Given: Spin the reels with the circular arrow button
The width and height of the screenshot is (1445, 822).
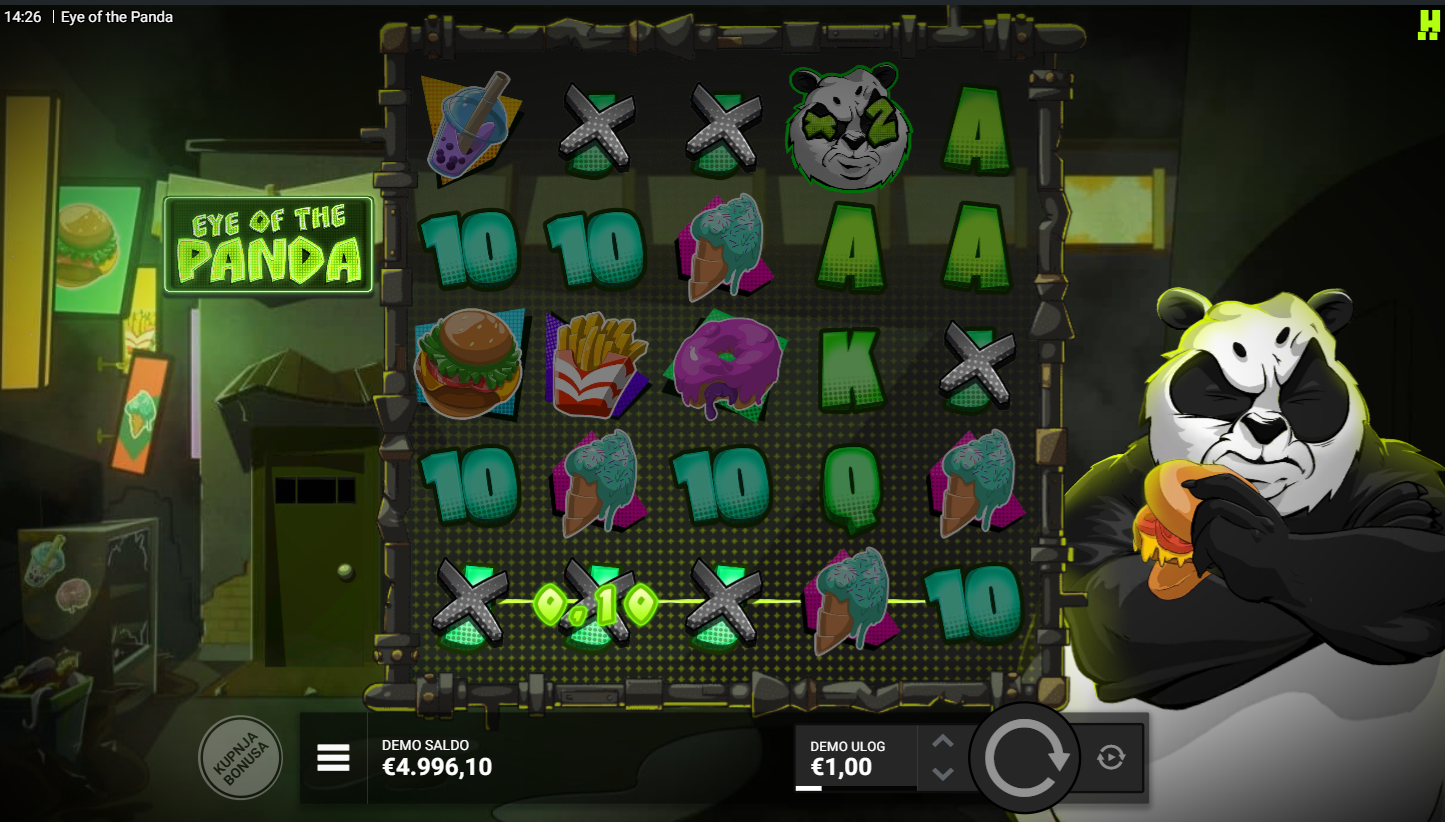Looking at the screenshot, I should 1025,759.
